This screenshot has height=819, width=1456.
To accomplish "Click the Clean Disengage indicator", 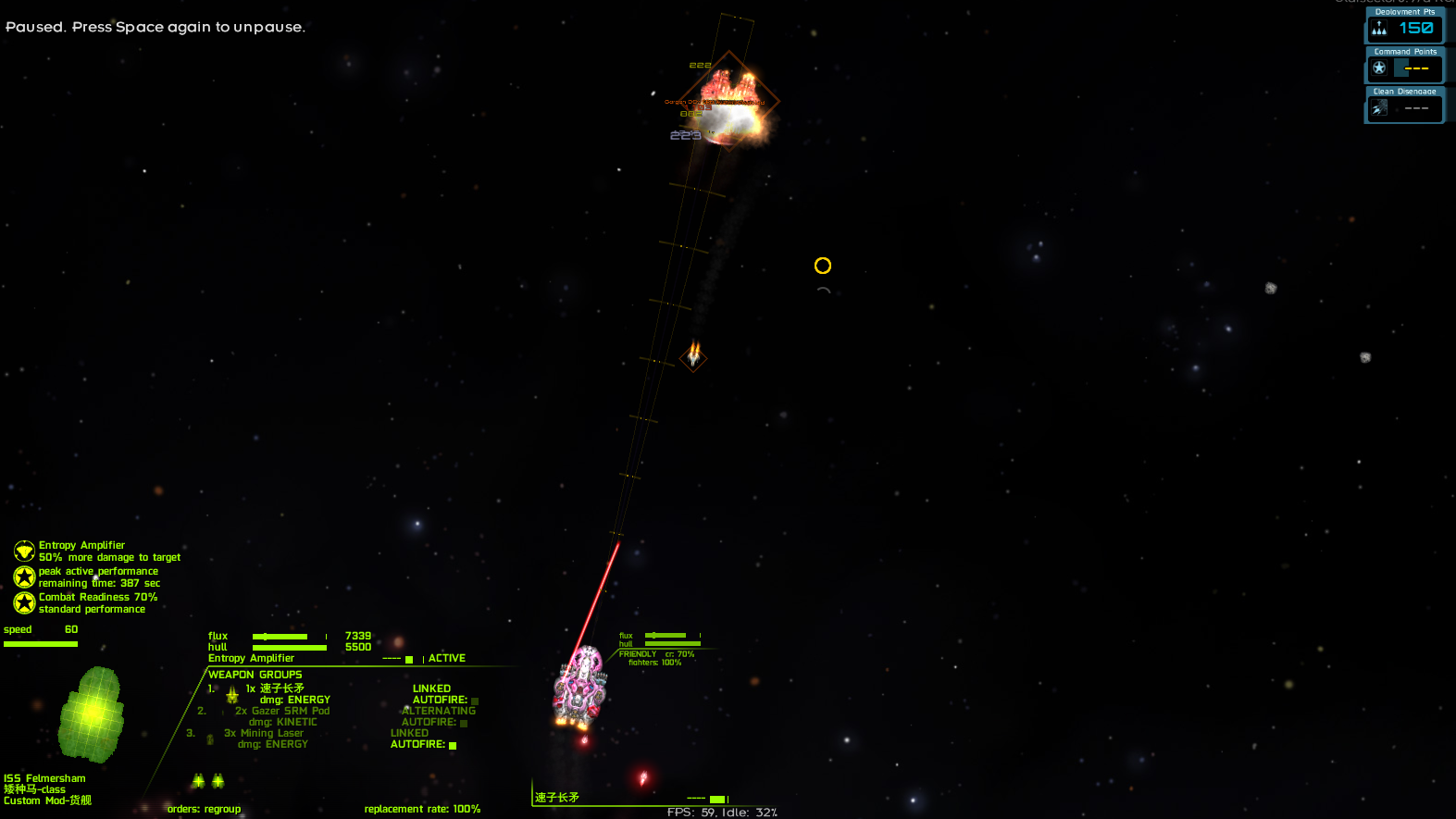I will (1404, 105).
